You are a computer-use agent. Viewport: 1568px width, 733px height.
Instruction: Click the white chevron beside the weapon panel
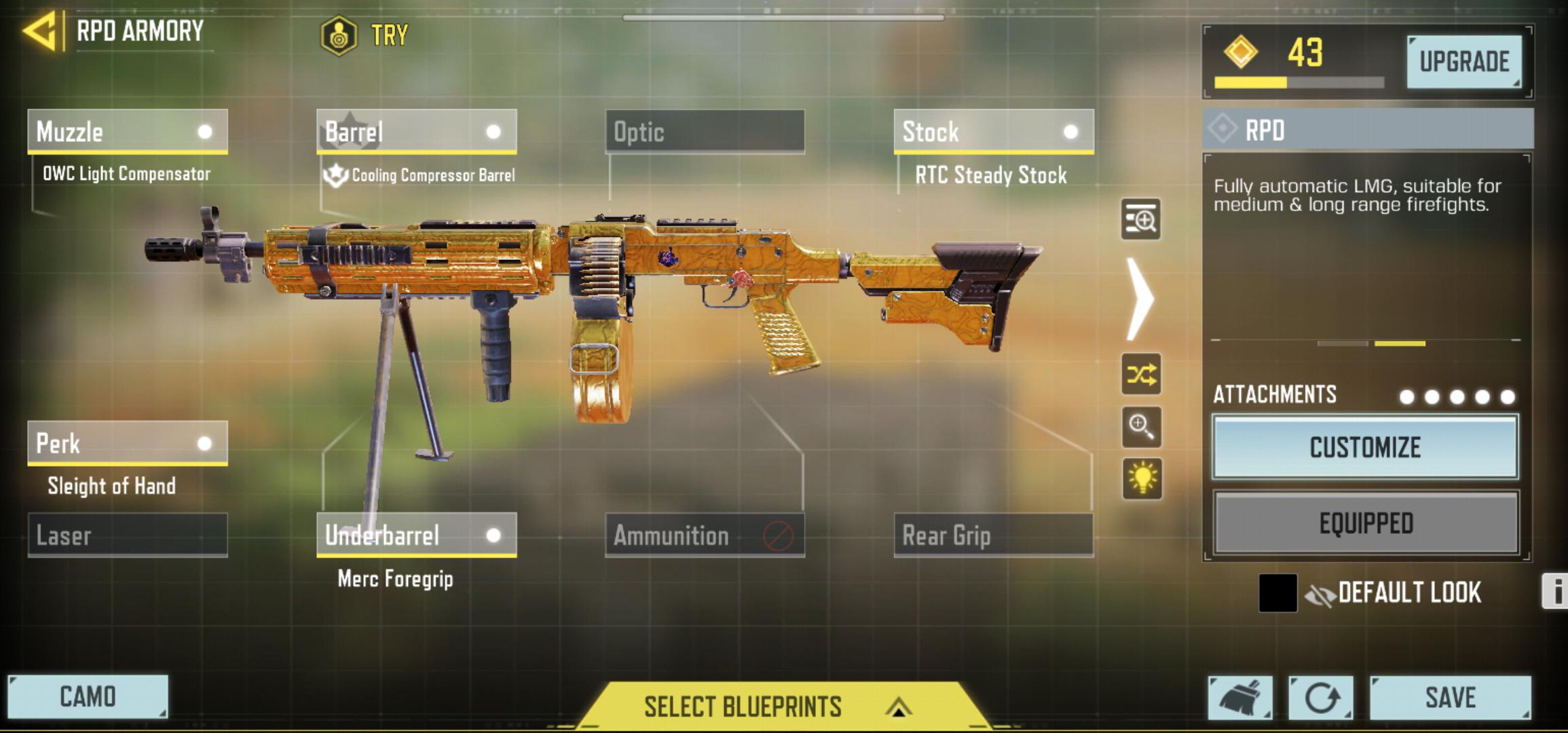[x=1141, y=299]
